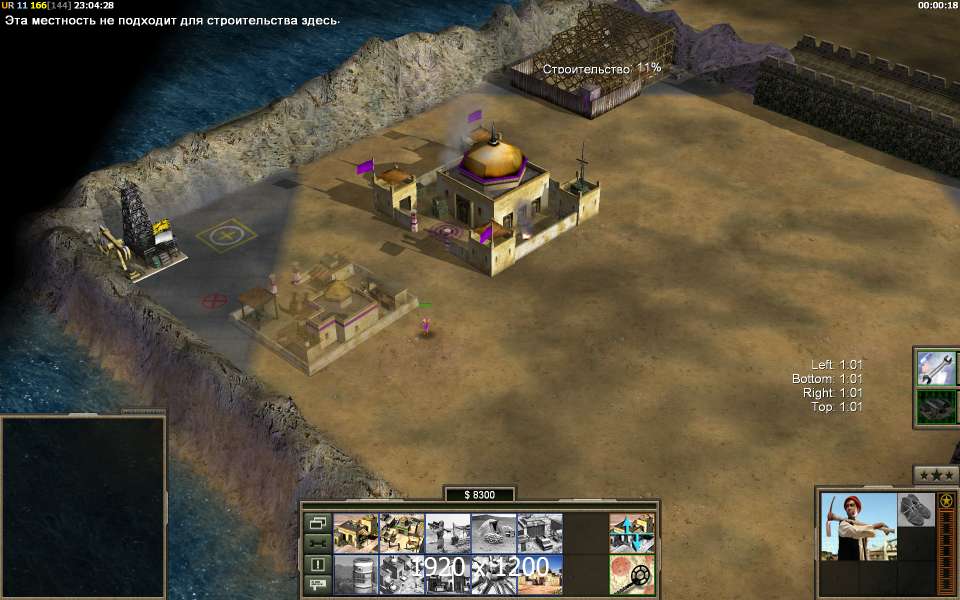The height and width of the screenshot is (600, 960).
Task: Build the supply stash structure
Action: tap(356, 534)
